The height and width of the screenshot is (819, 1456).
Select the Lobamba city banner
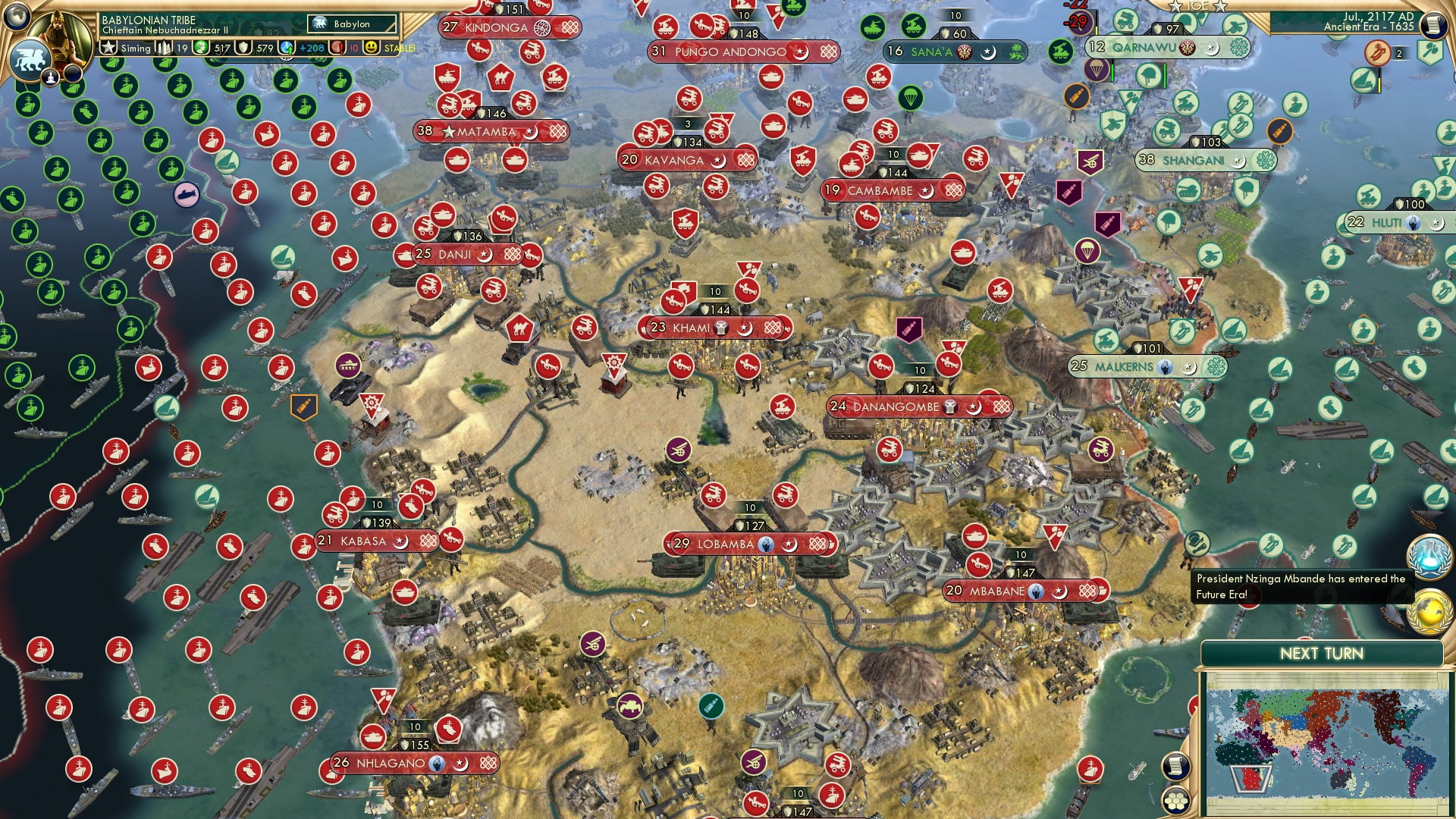pos(745,544)
